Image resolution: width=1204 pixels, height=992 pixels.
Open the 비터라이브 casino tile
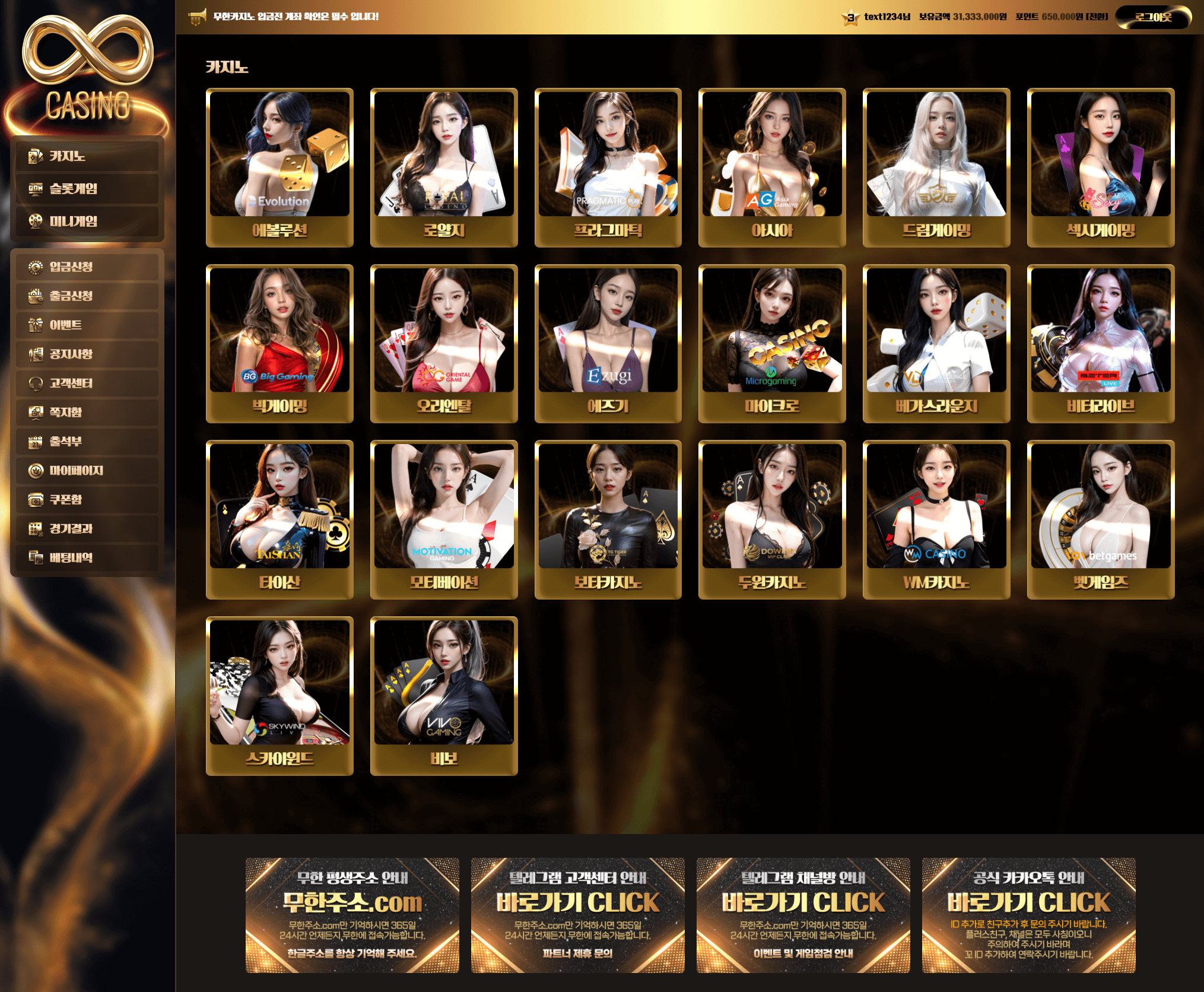pos(1100,343)
